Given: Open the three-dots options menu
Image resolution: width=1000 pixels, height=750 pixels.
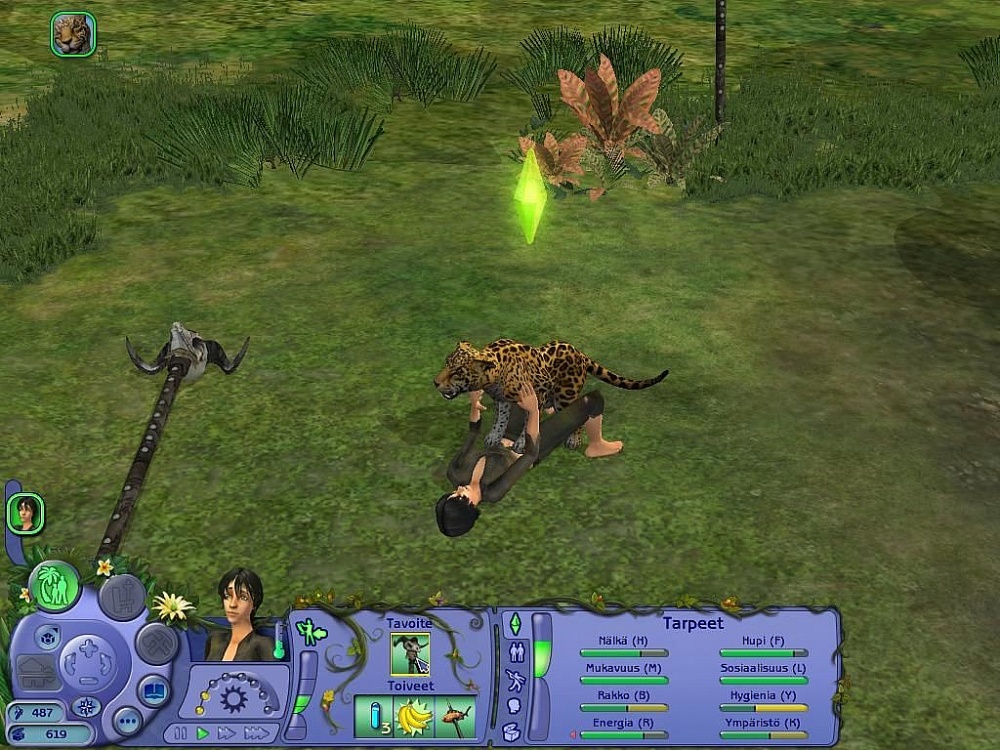Looking at the screenshot, I should [126, 720].
